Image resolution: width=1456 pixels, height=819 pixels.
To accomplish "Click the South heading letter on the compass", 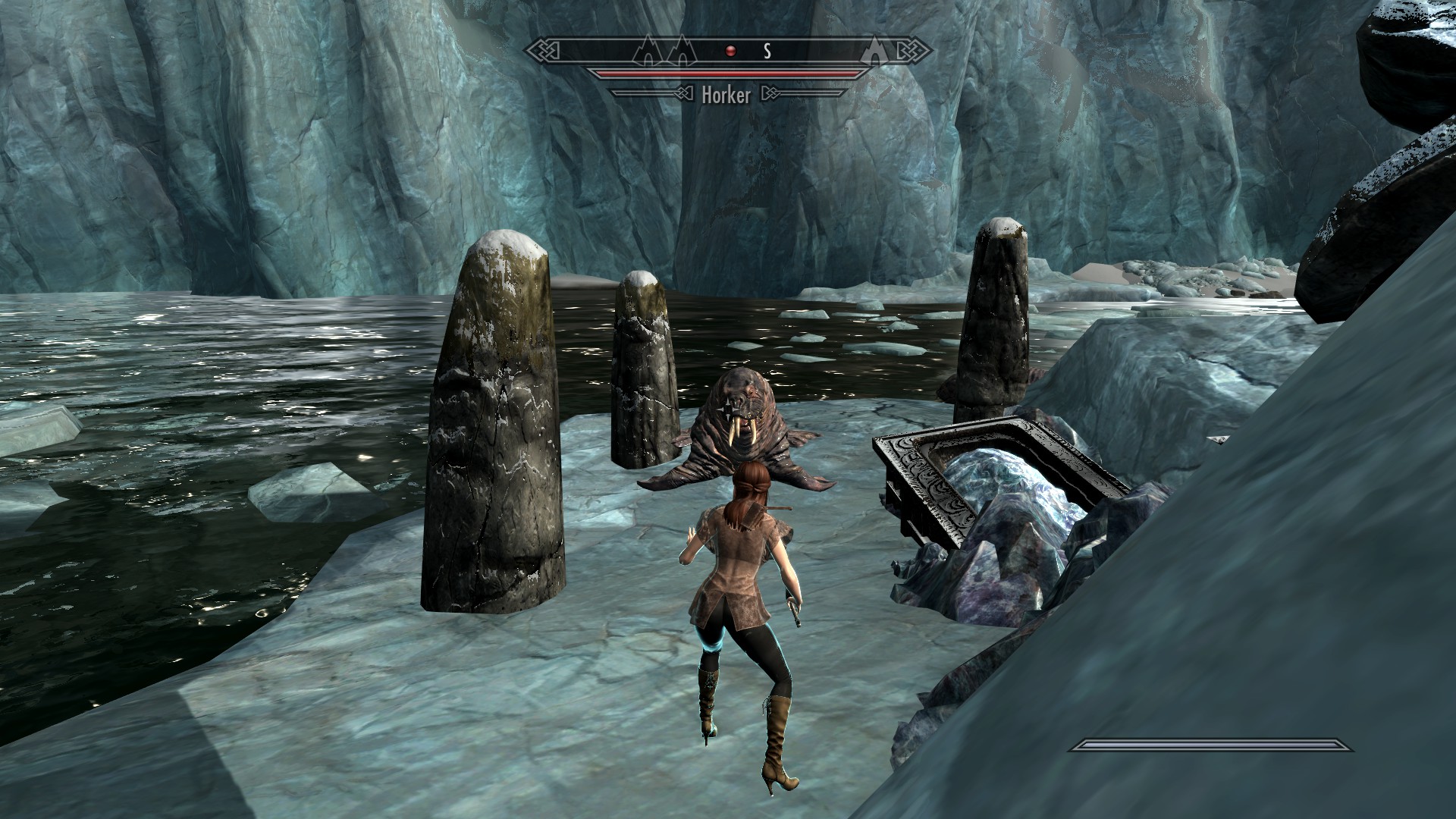I will (x=767, y=51).
